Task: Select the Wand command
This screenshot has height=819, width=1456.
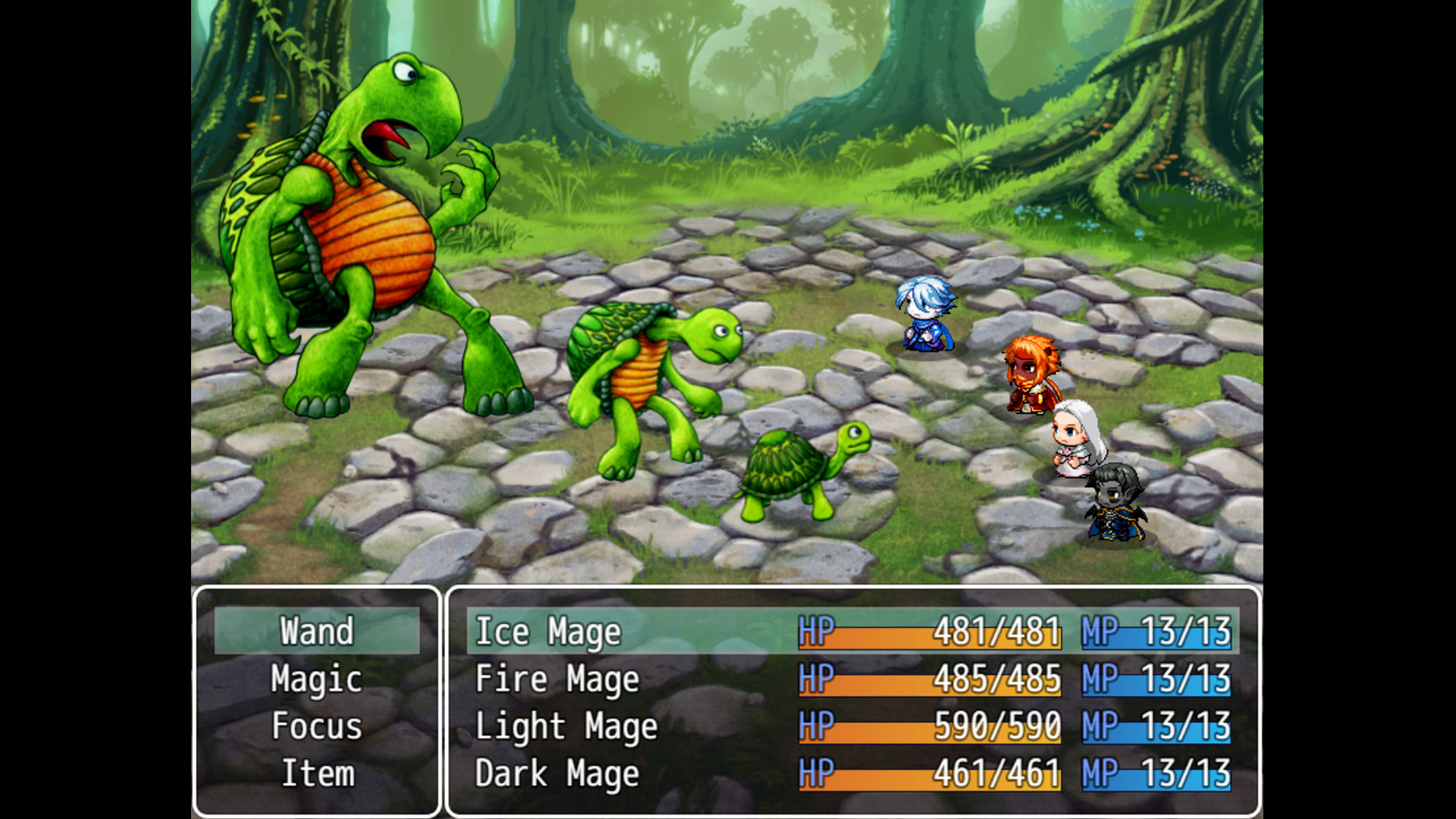Action: click(318, 631)
